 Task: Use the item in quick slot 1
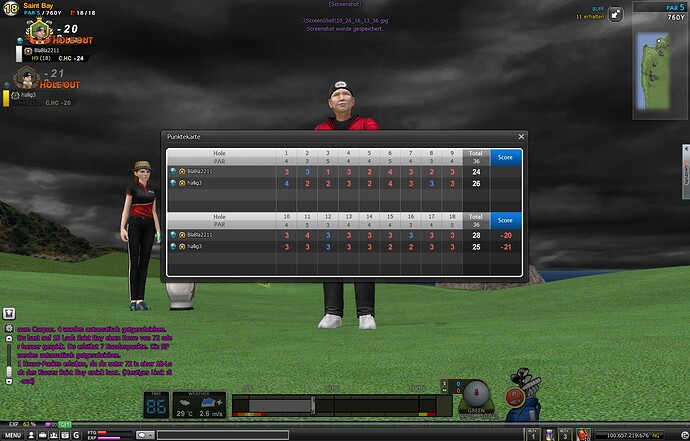pyautogui.click(x=533, y=434)
